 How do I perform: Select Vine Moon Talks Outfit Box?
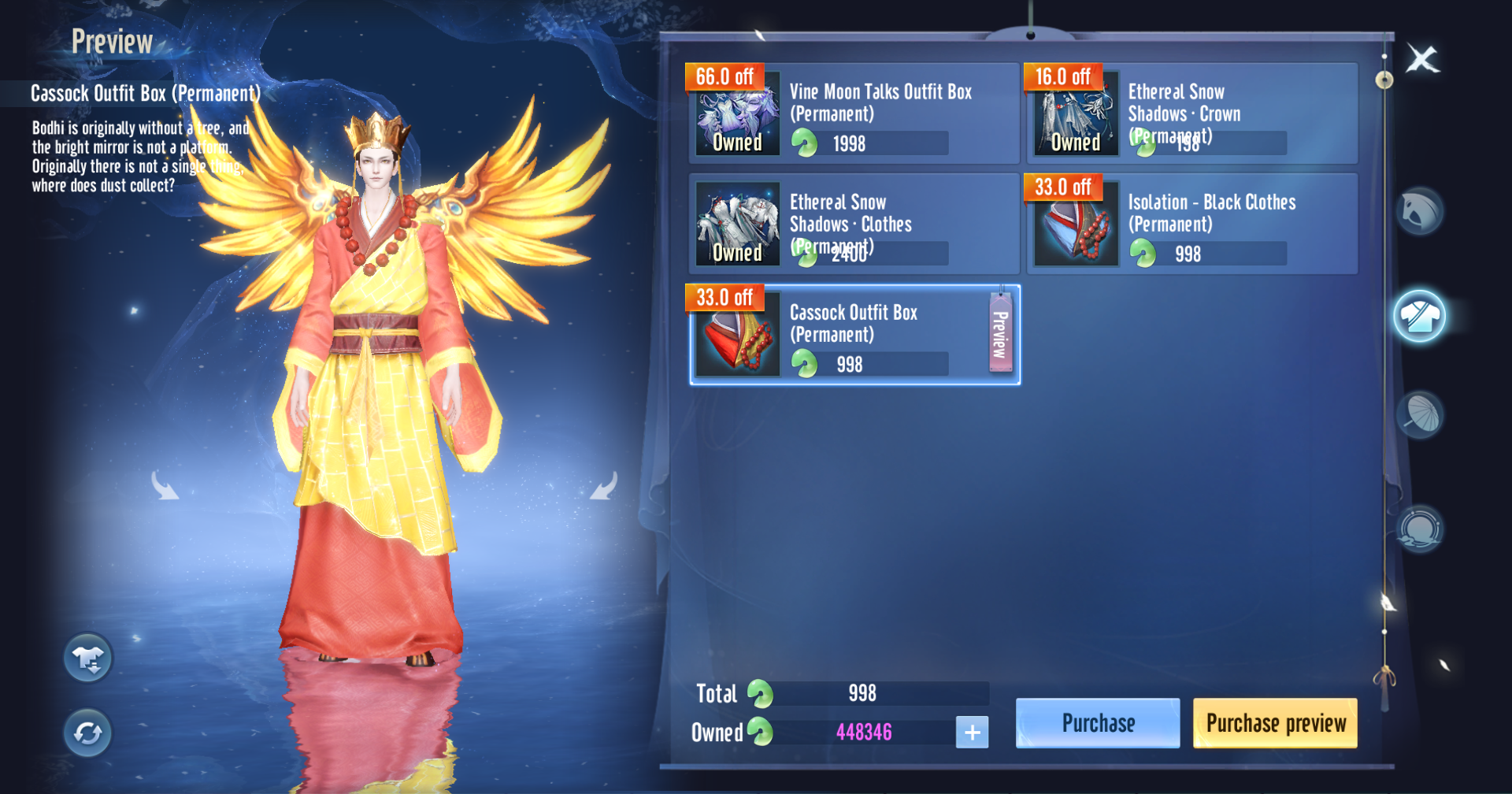854,114
